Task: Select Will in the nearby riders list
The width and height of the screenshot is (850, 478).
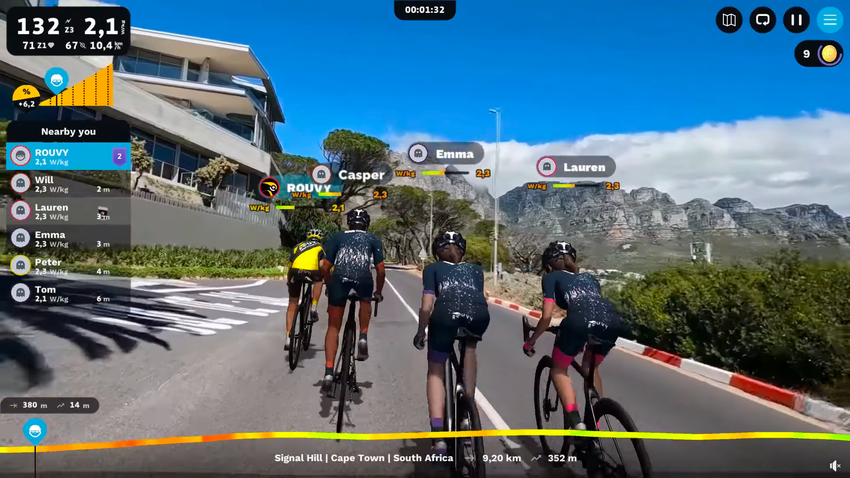Action: 68,183
